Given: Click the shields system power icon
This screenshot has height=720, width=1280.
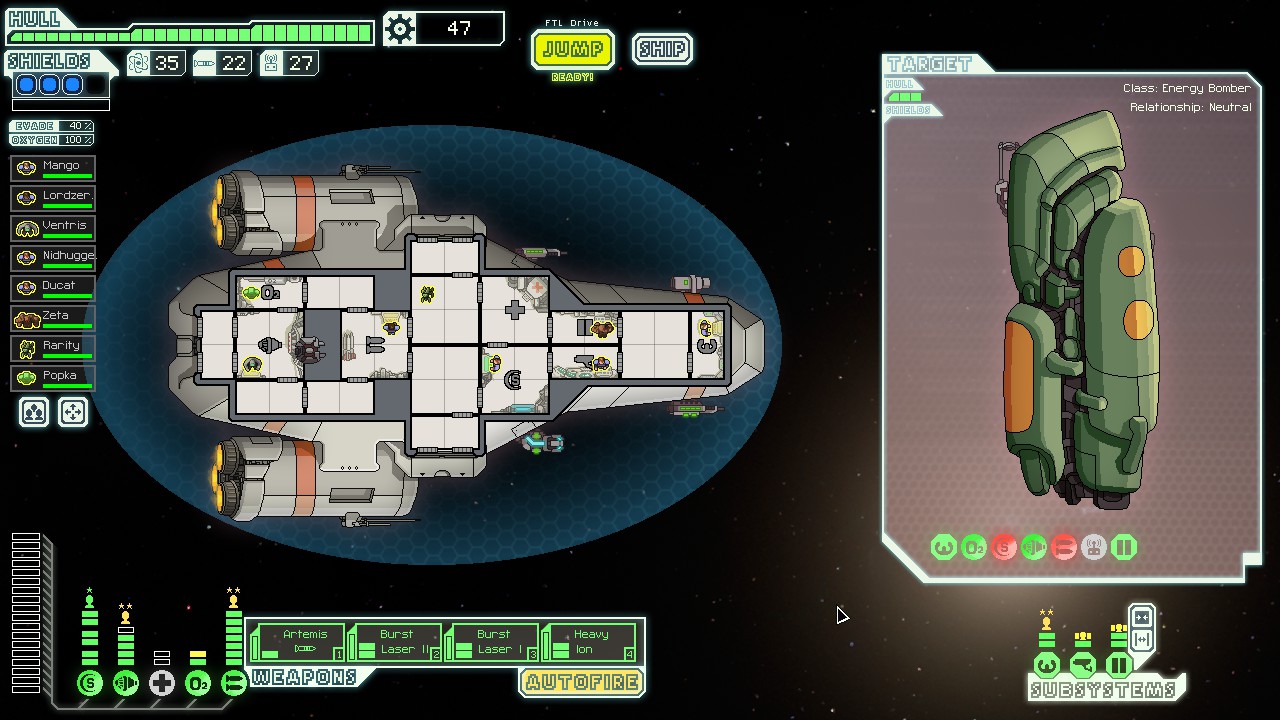Looking at the screenshot, I should point(90,684).
